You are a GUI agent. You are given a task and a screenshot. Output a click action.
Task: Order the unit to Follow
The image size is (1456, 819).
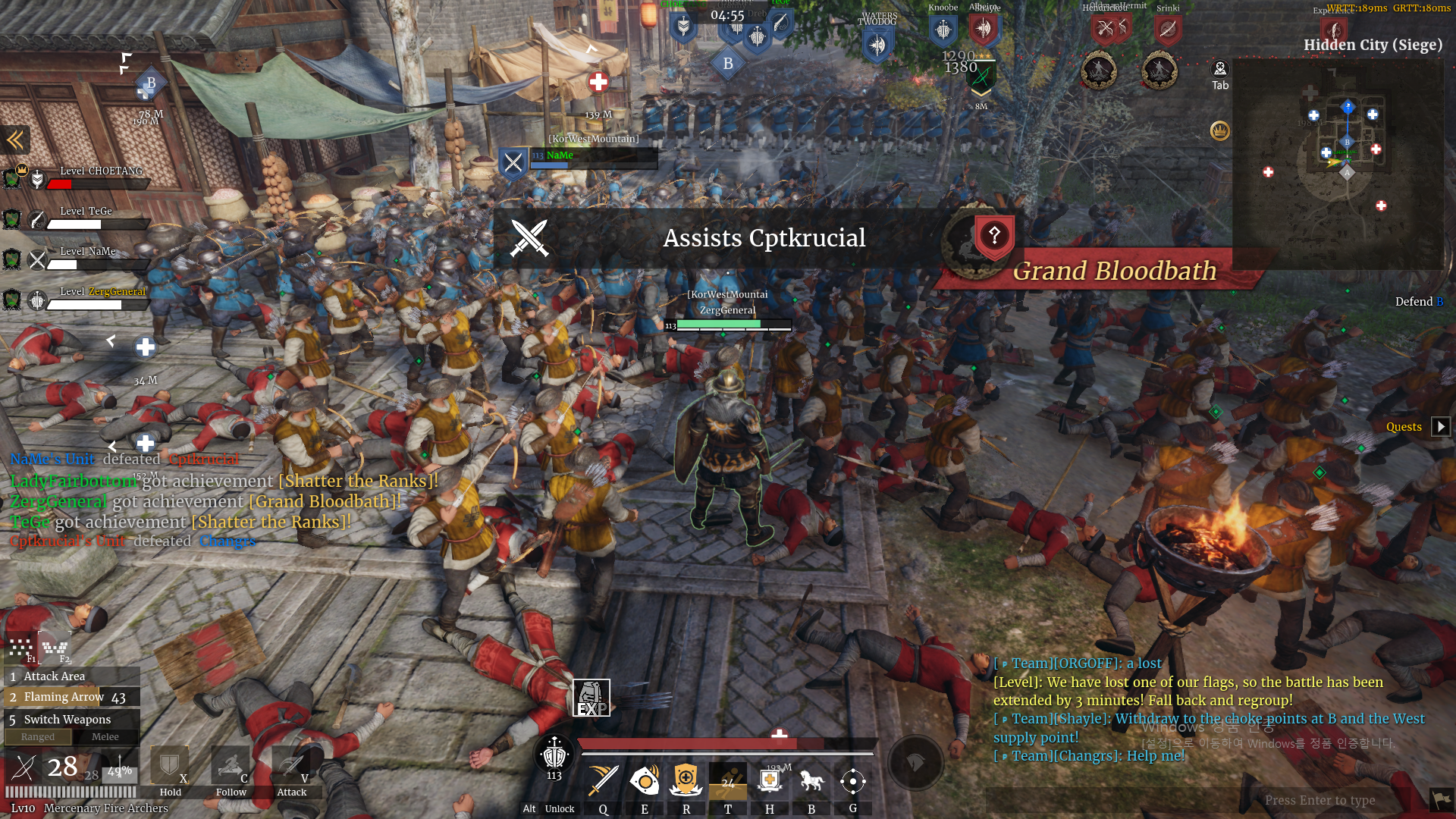pos(231,770)
